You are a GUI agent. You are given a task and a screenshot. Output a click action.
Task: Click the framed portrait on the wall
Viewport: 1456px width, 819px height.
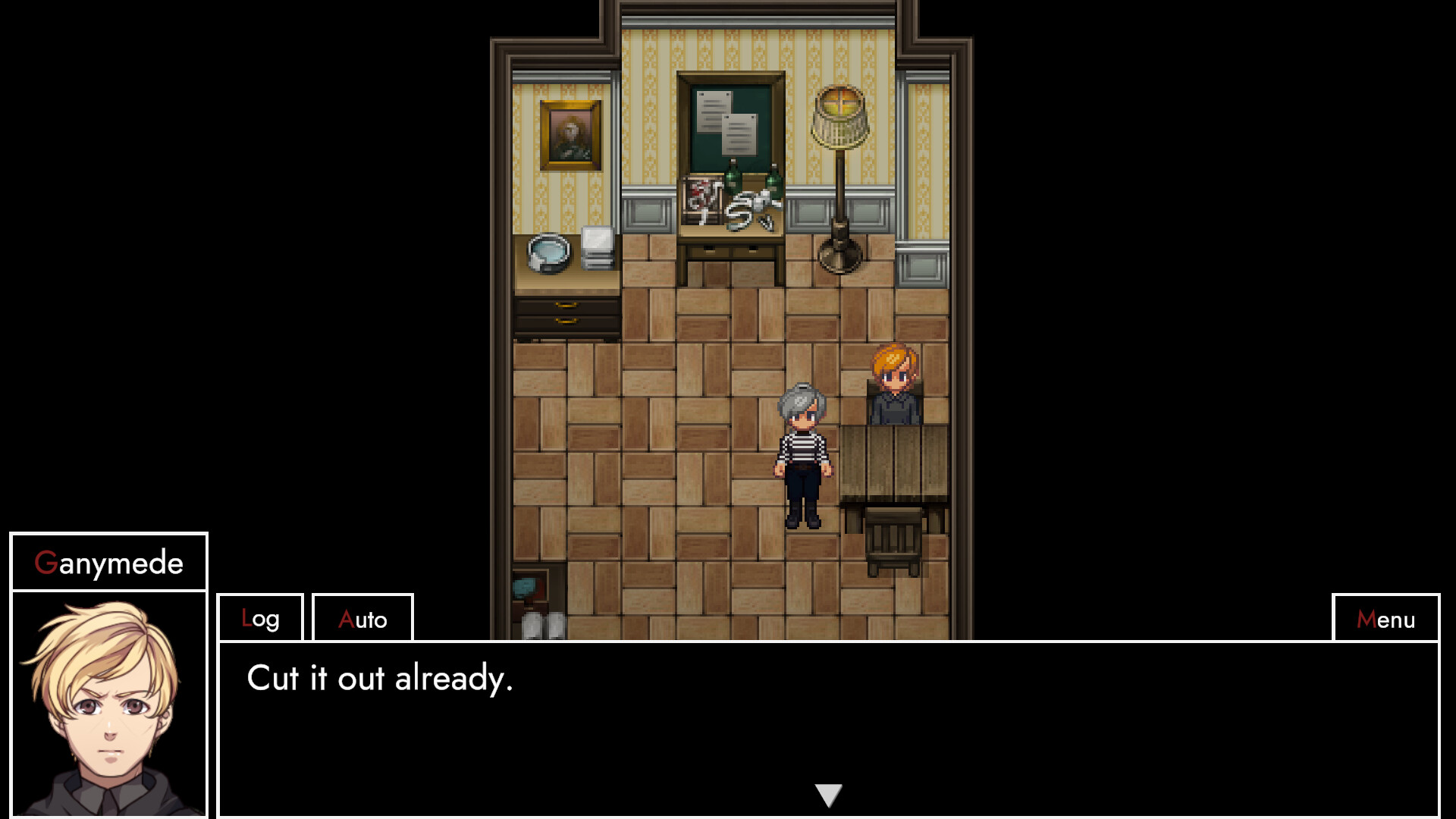click(x=570, y=136)
